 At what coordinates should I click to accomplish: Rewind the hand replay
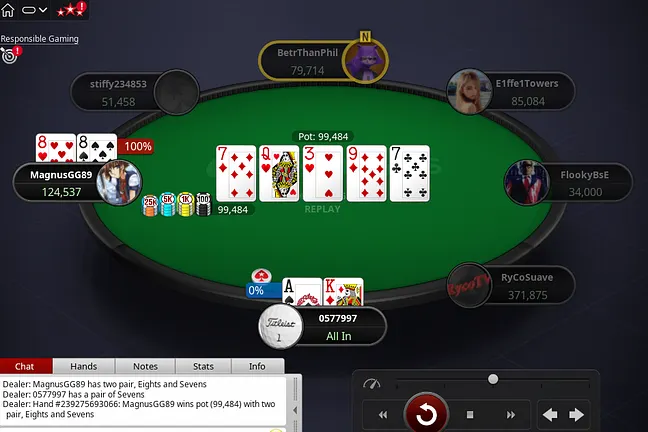point(382,414)
